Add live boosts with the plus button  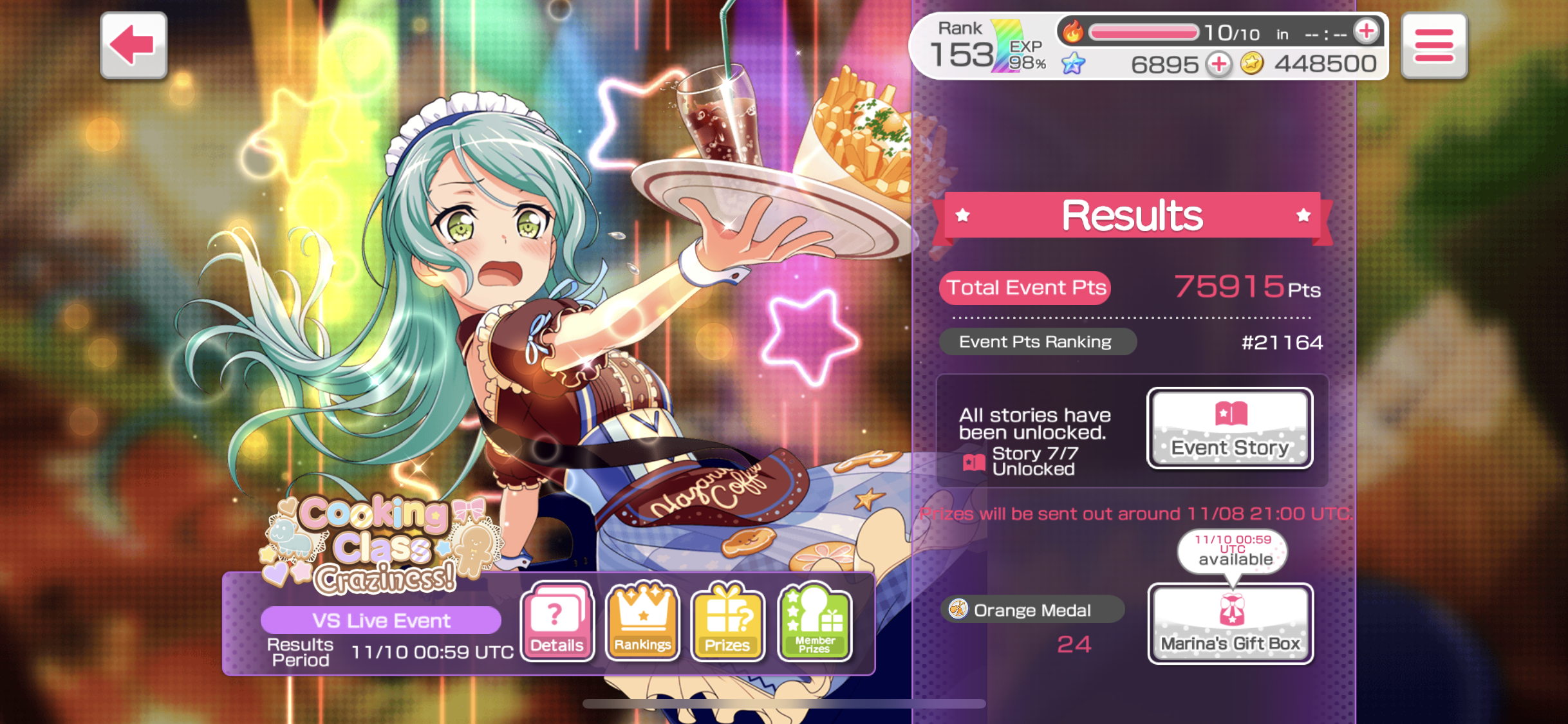(x=1366, y=32)
